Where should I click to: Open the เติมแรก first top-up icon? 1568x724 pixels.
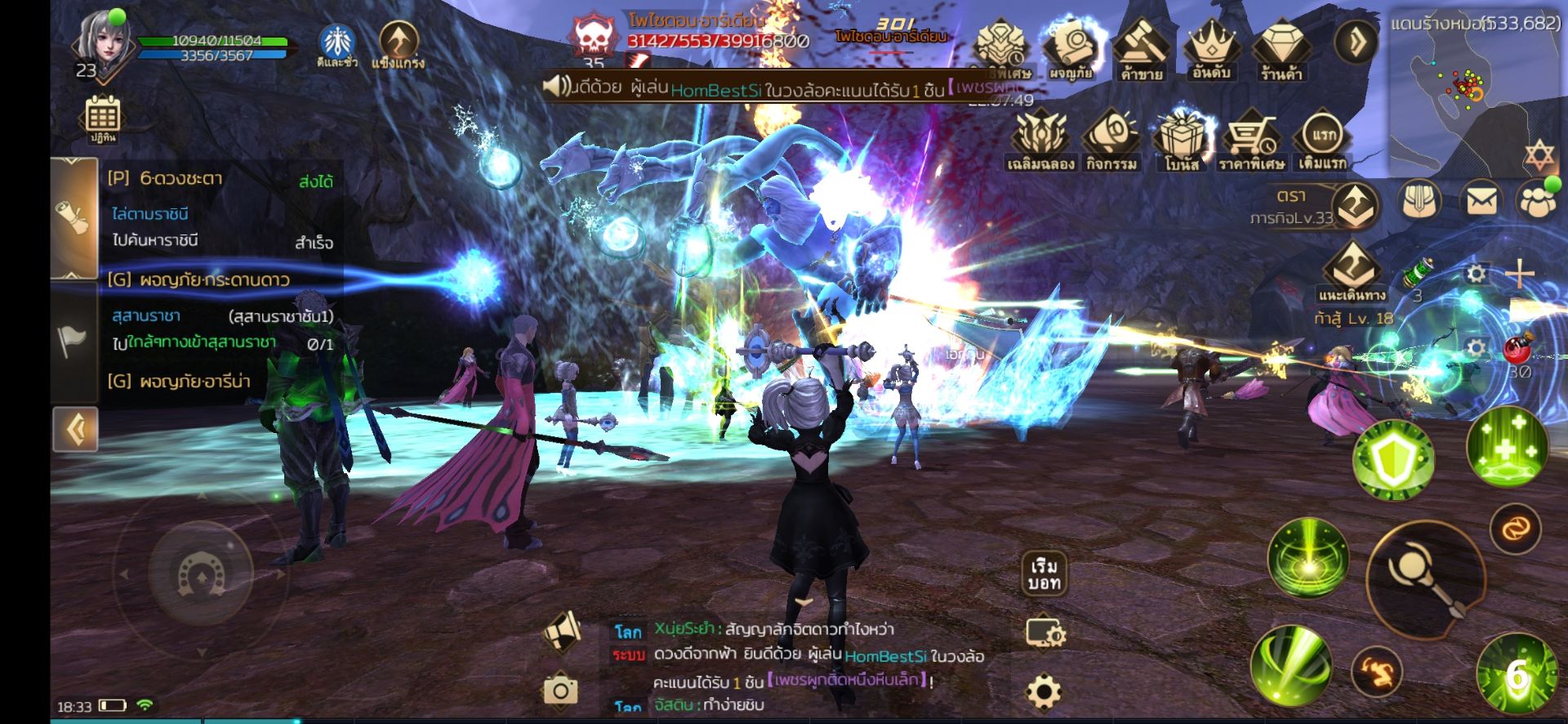click(1322, 139)
